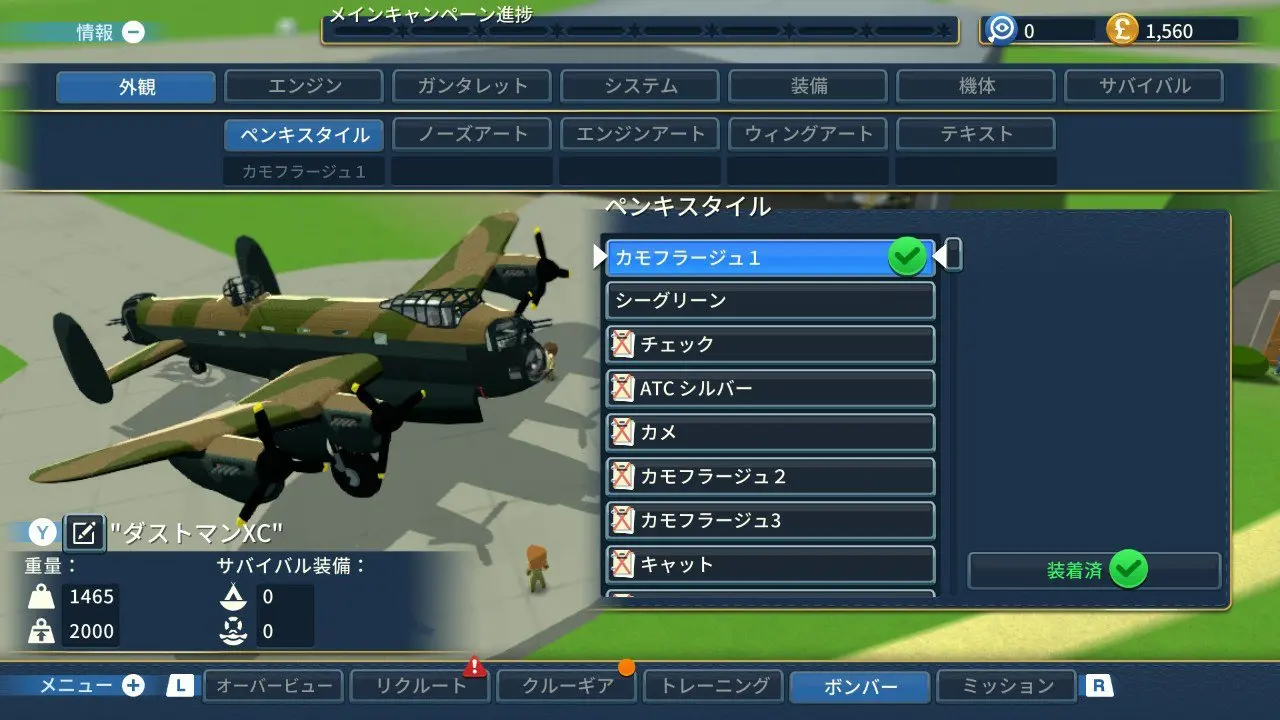Viewport: 1280px width, 720px height.
Task: Select the シーグリーン paint style
Action: 768,300
